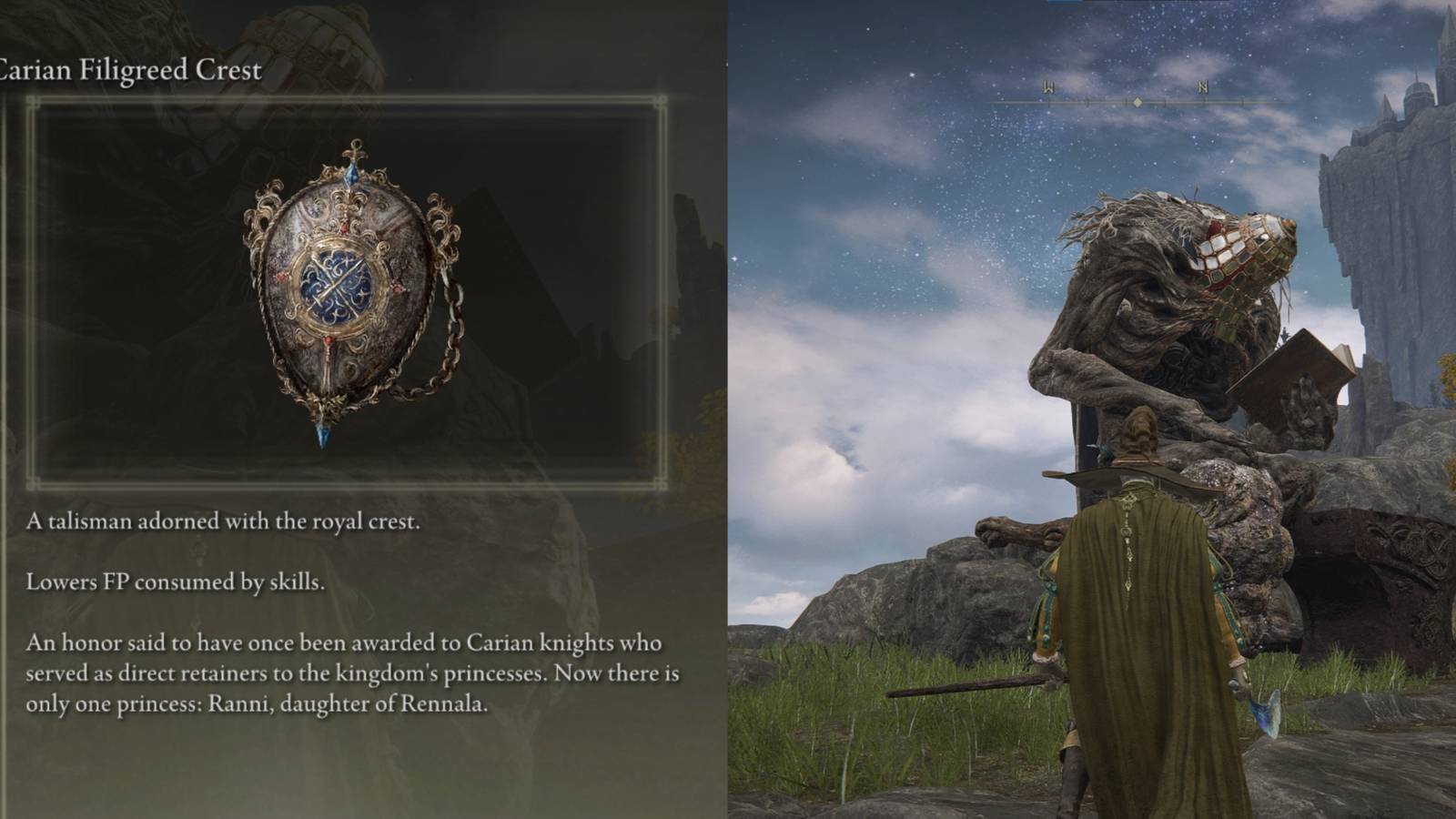The width and height of the screenshot is (1456, 819).
Task: Click the blue gemstone atop the crest
Action: [352, 175]
